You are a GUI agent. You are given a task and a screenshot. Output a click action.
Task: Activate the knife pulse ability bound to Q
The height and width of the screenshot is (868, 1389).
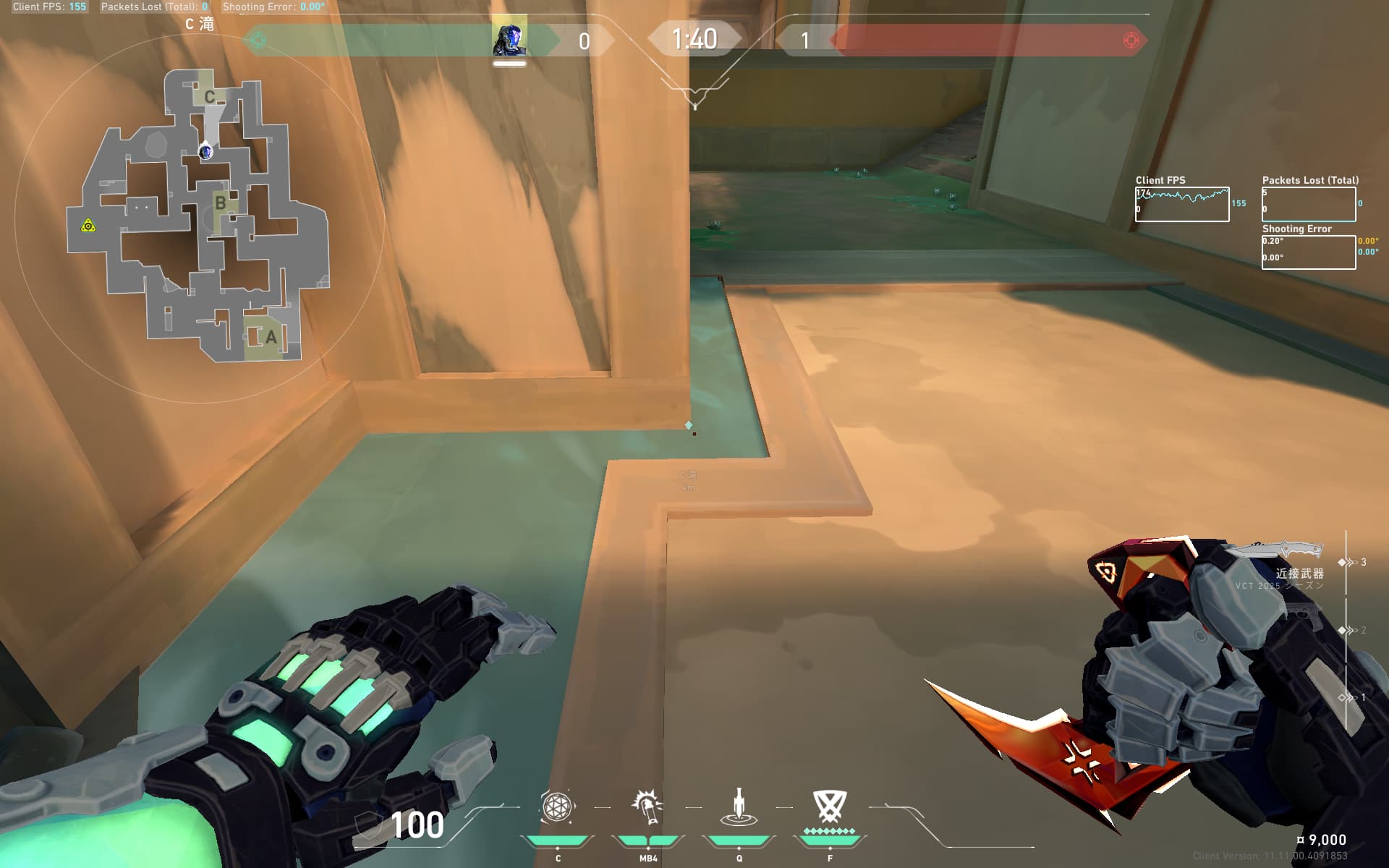click(x=739, y=807)
